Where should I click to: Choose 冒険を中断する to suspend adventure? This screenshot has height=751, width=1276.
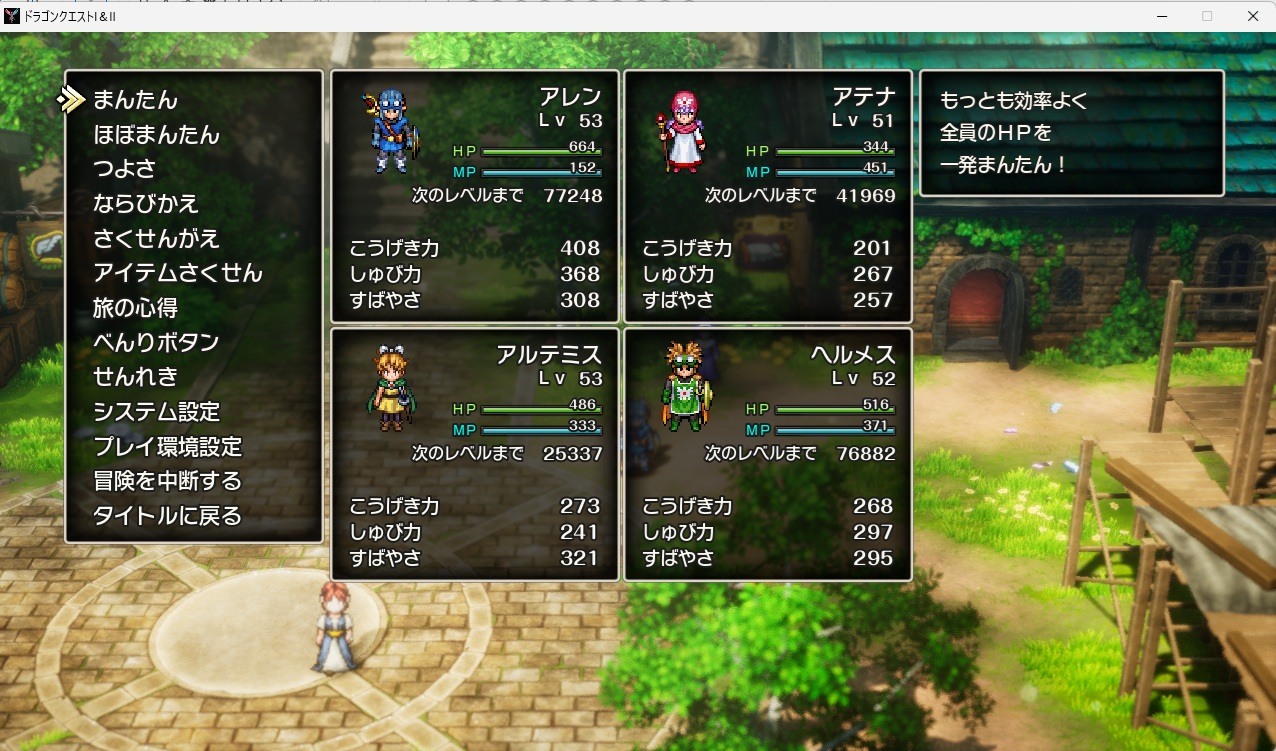pyautogui.click(x=167, y=481)
